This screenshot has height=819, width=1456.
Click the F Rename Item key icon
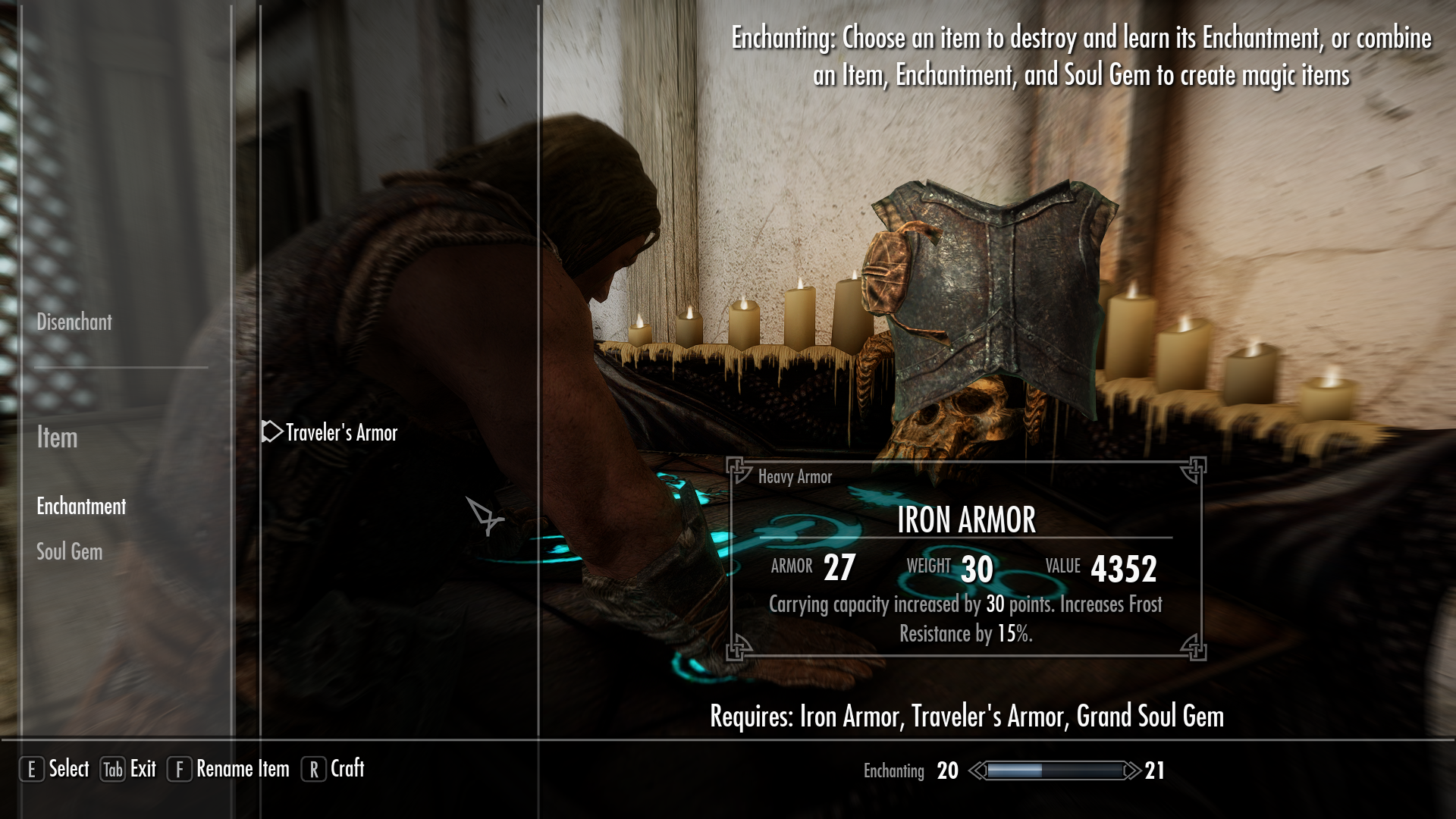(179, 769)
